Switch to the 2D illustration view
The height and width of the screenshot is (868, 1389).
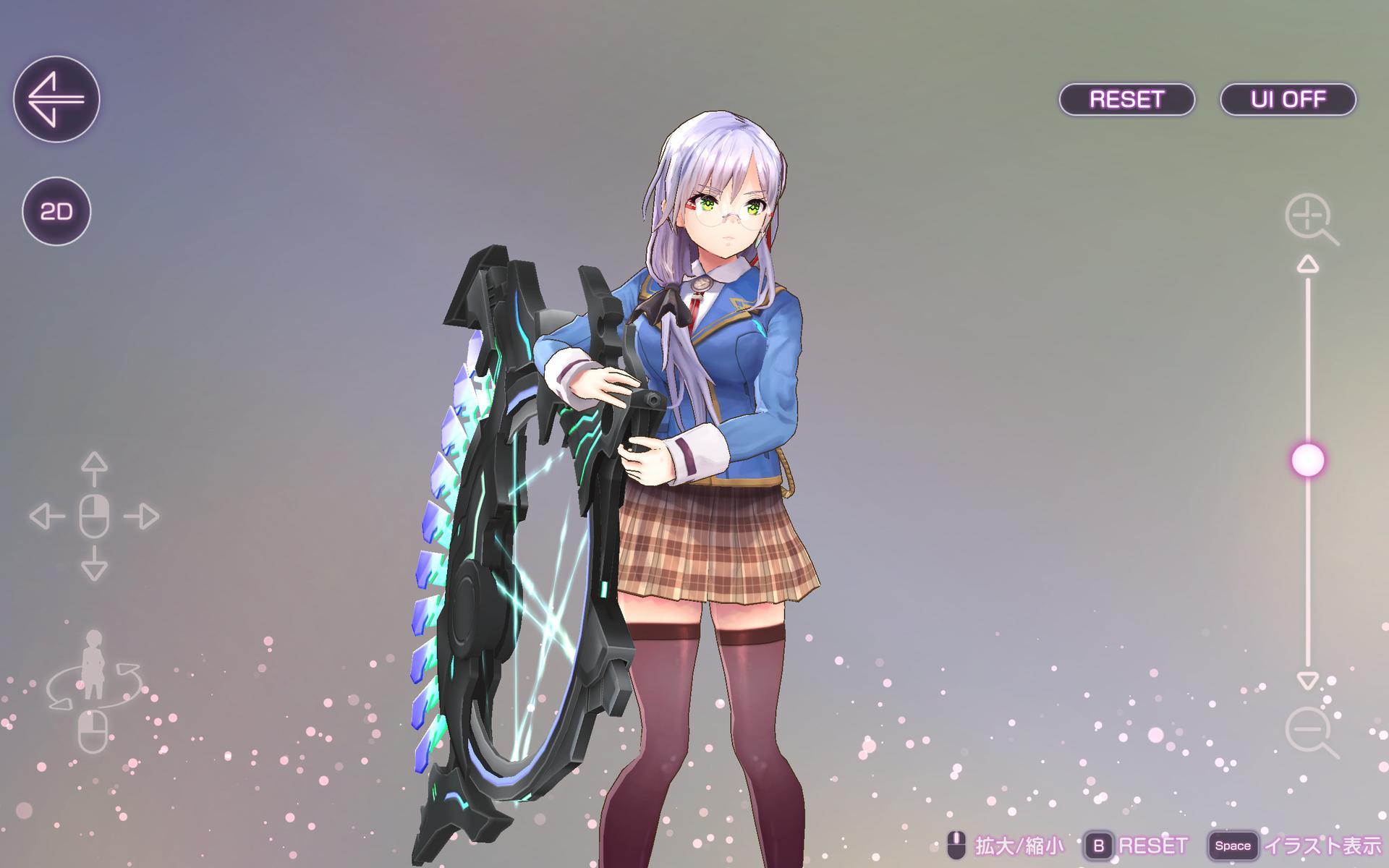56,211
